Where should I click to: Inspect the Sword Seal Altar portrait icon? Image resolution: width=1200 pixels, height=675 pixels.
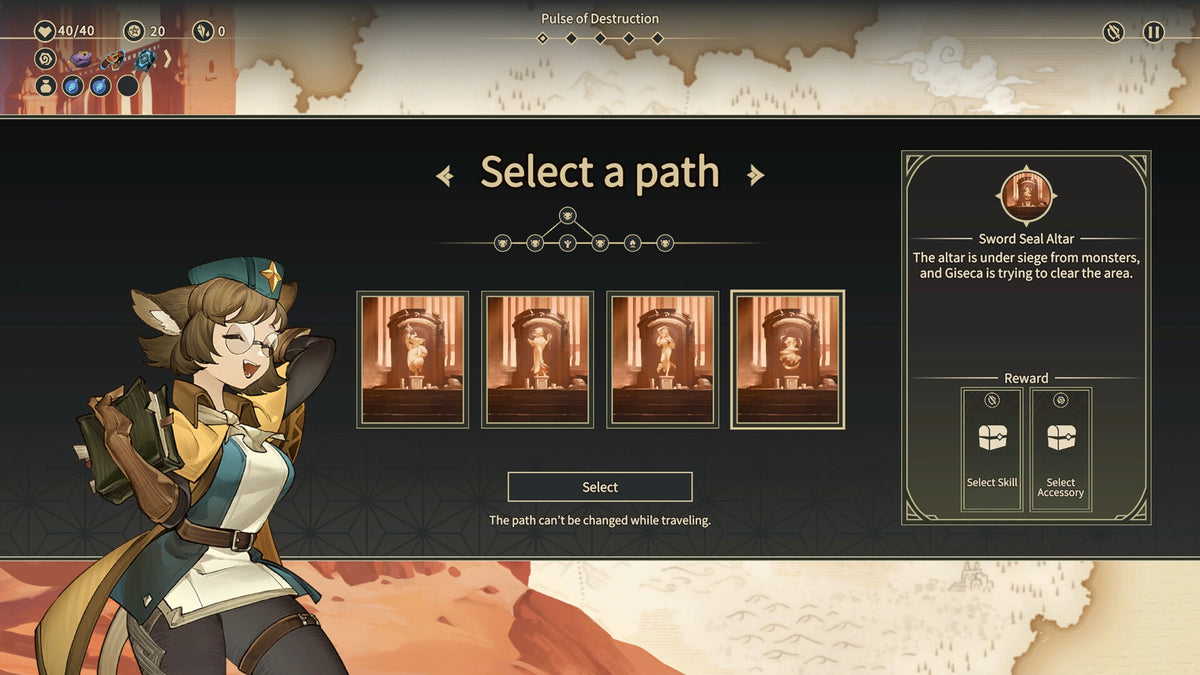(1026, 196)
